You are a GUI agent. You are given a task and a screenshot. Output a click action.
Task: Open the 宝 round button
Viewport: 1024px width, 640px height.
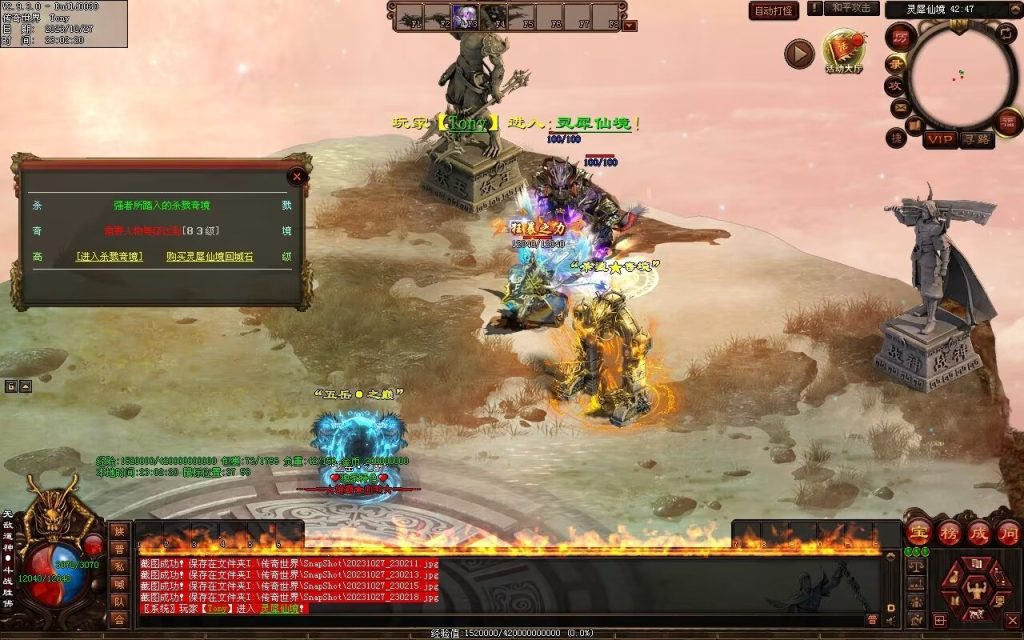click(x=918, y=531)
